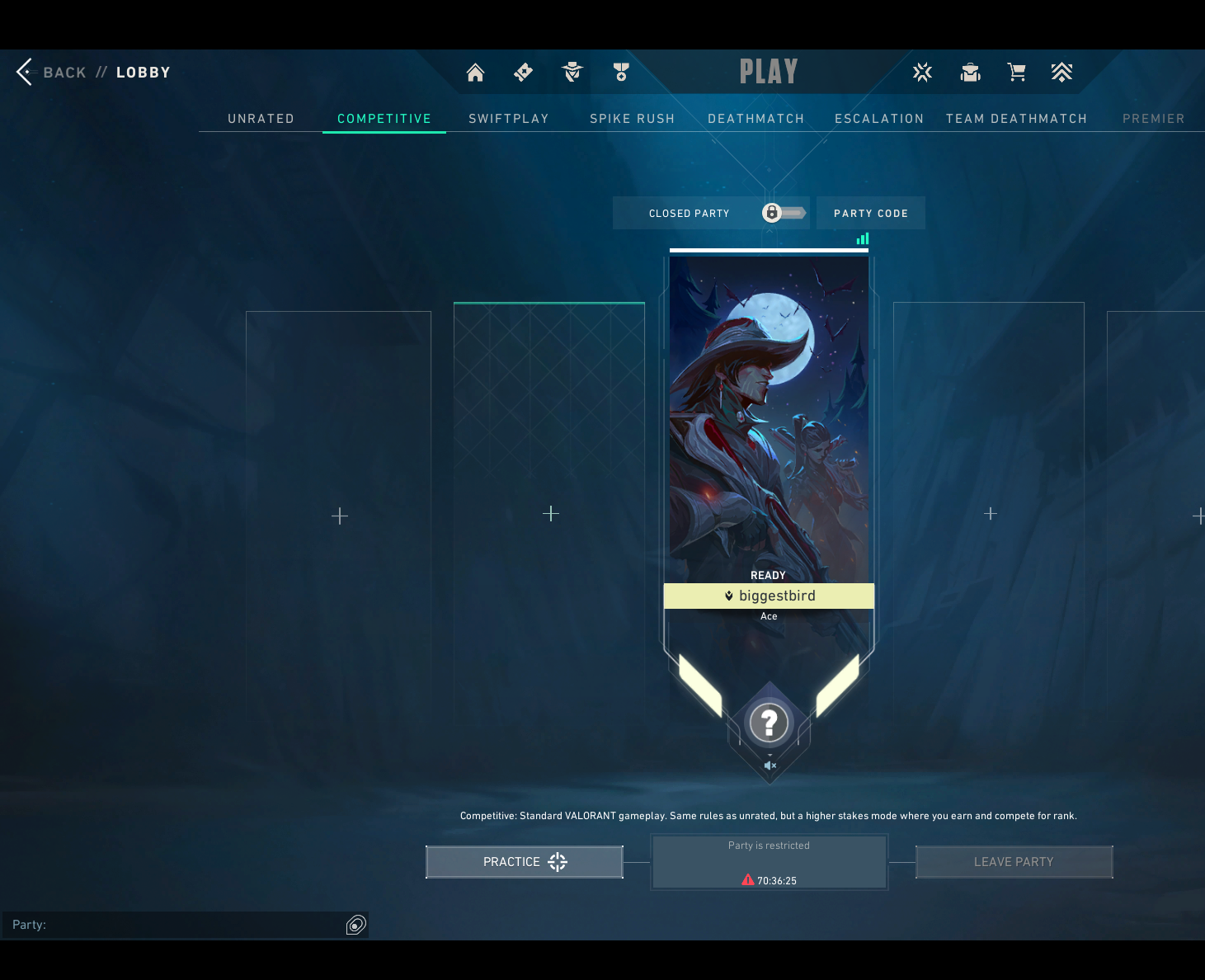
Task: Start Practice mode
Action: pos(524,861)
